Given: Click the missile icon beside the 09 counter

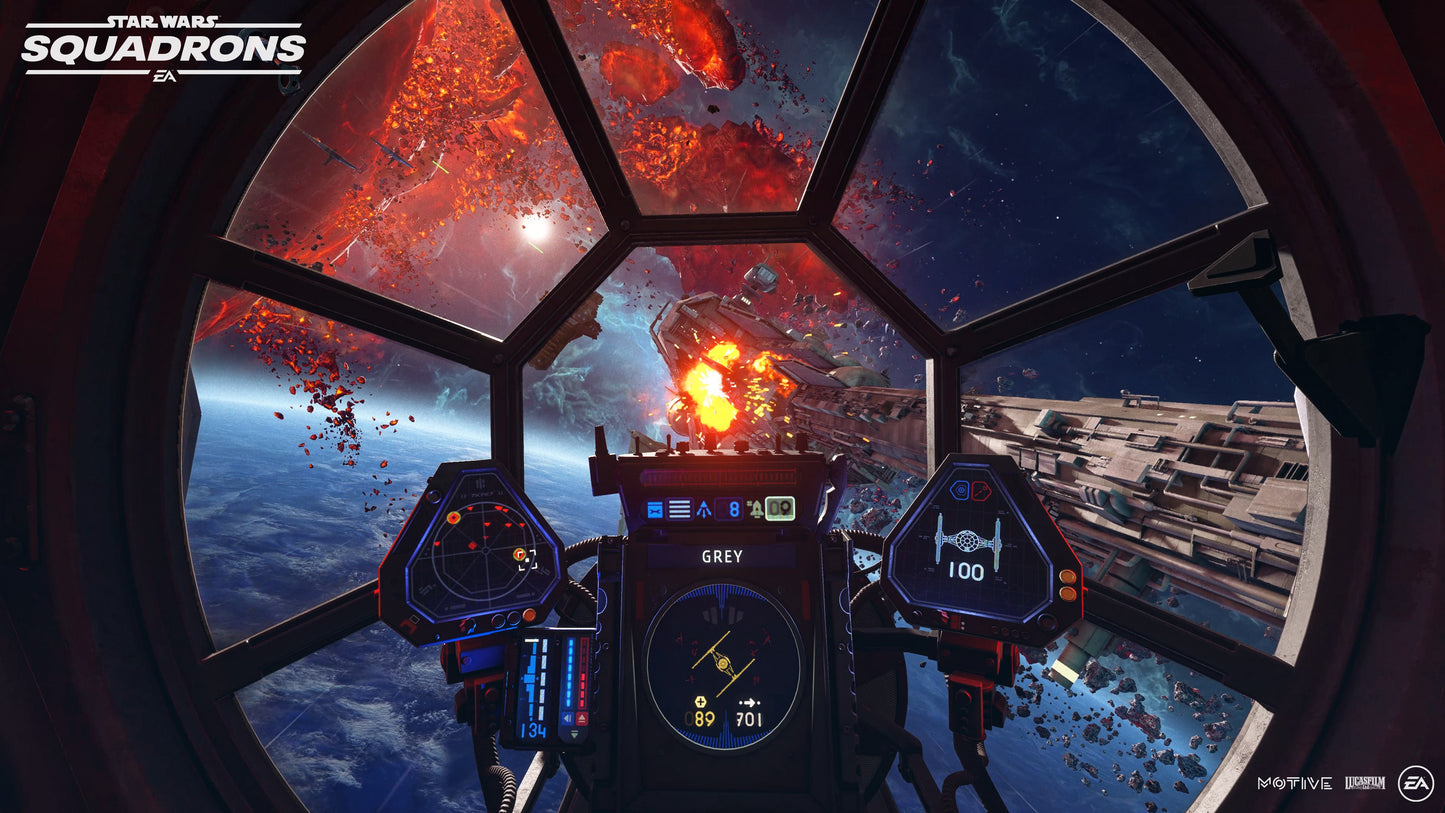Looking at the screenshot, I should click(757, 509).
